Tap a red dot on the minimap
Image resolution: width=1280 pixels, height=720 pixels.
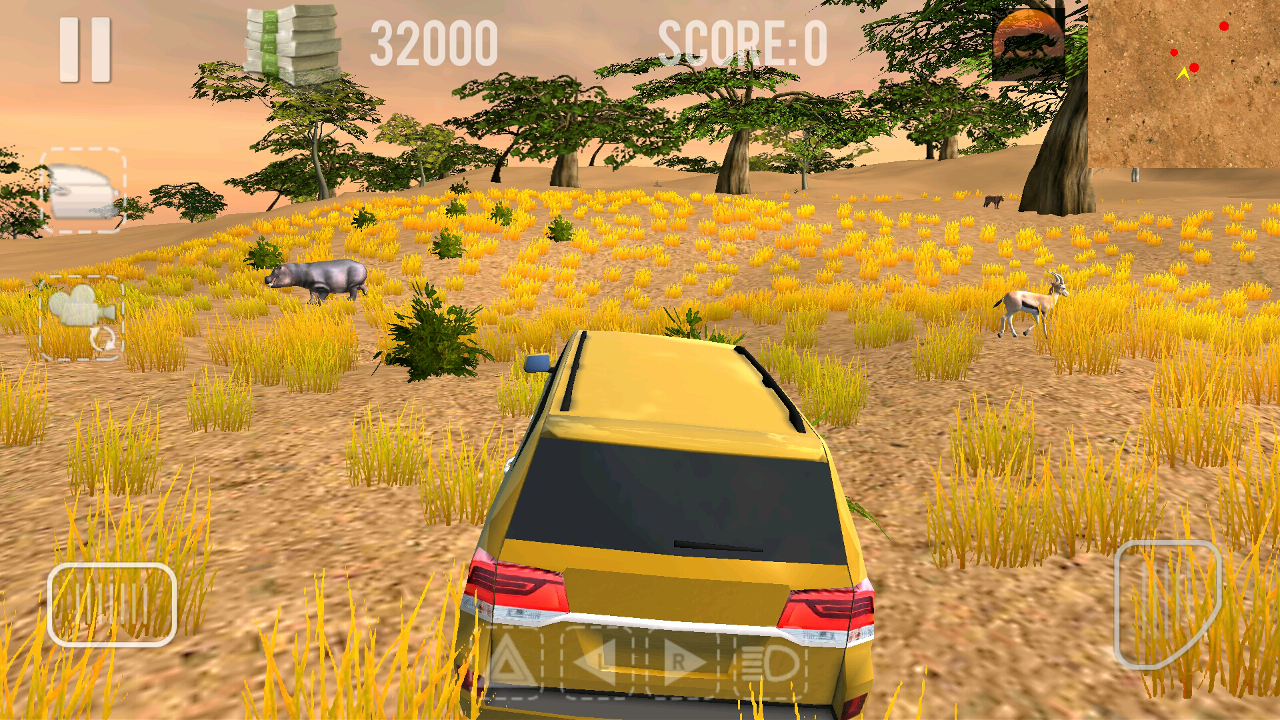tap(1224, 27)
